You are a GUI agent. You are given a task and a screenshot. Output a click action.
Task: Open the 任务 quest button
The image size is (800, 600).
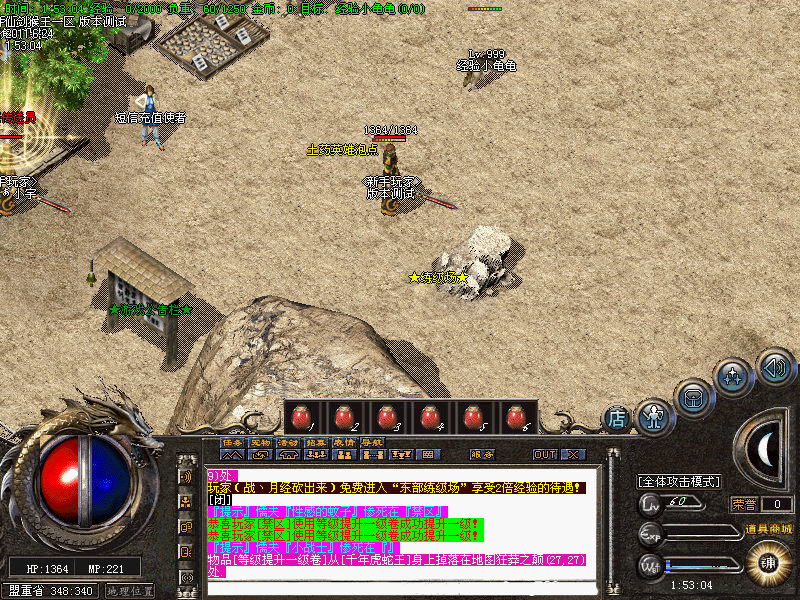[232, 442]
